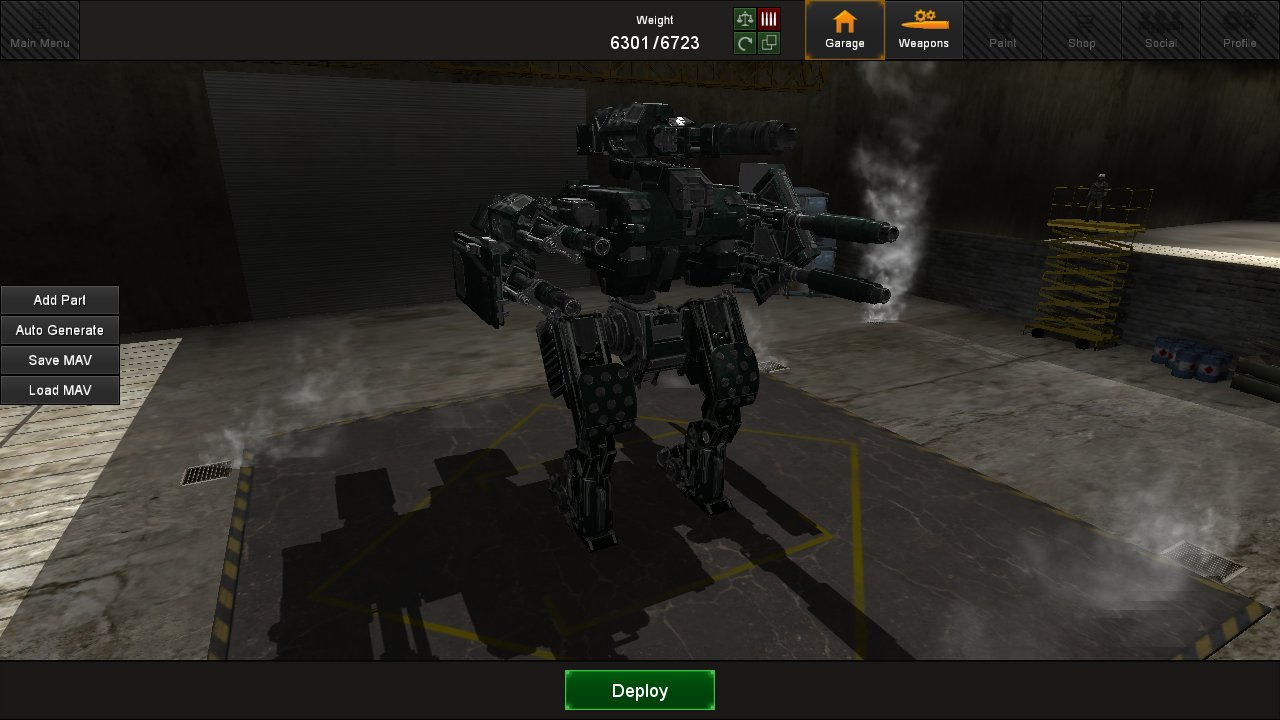Click the rotate arrow icon near Weight

(x=744, y=43)
